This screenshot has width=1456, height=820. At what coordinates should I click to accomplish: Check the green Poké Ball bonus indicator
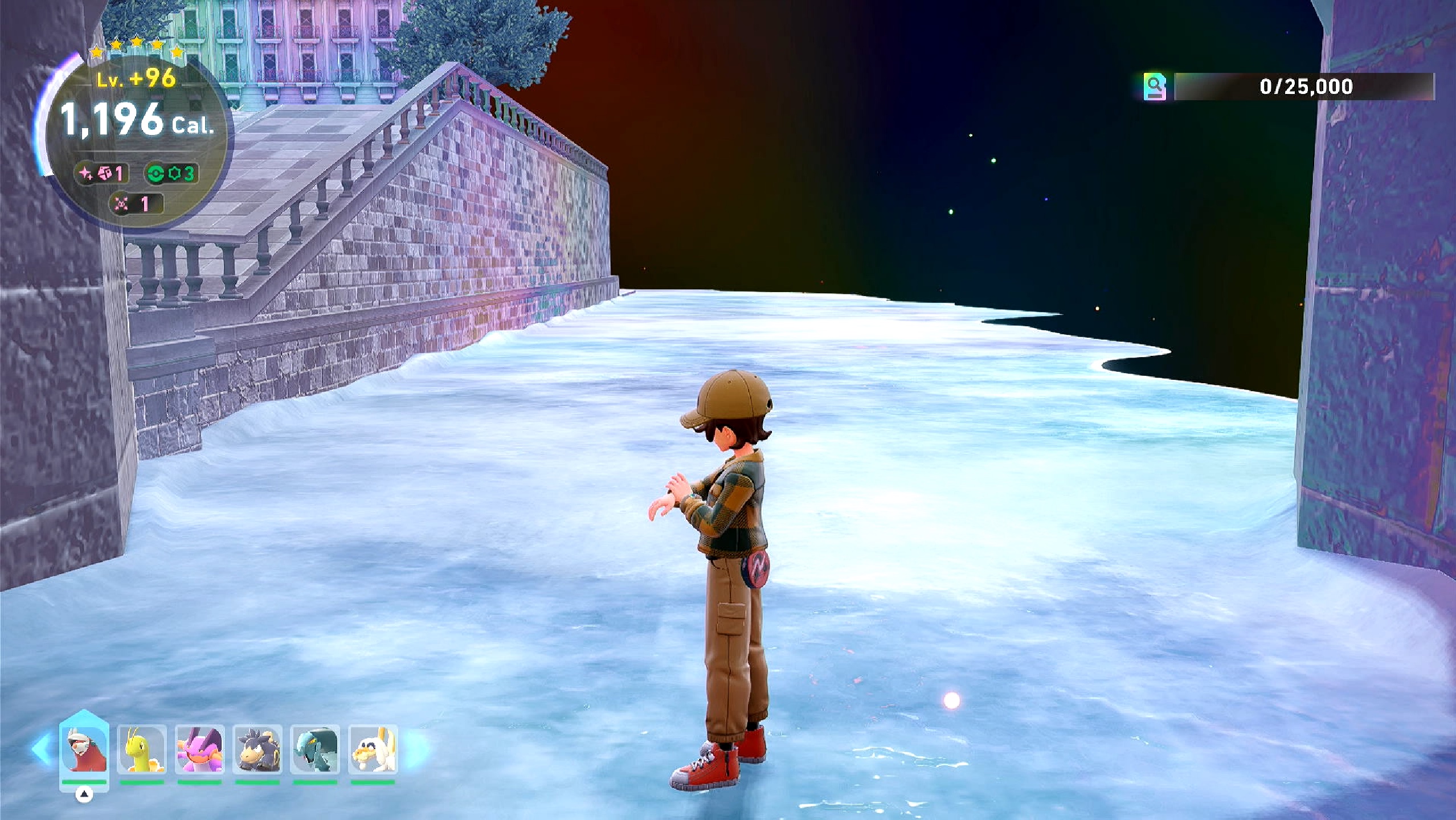pos(171,173)
